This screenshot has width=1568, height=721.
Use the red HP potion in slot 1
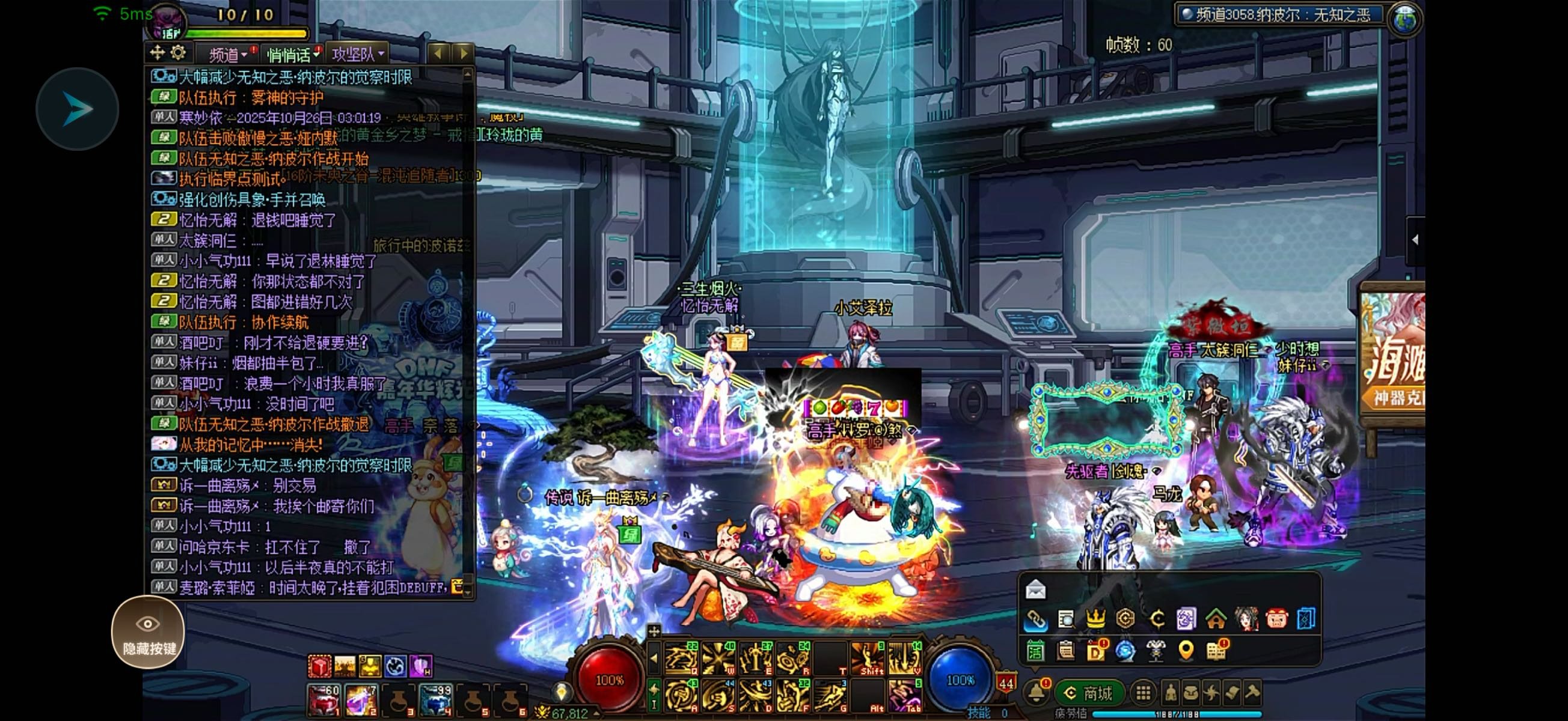323,700
